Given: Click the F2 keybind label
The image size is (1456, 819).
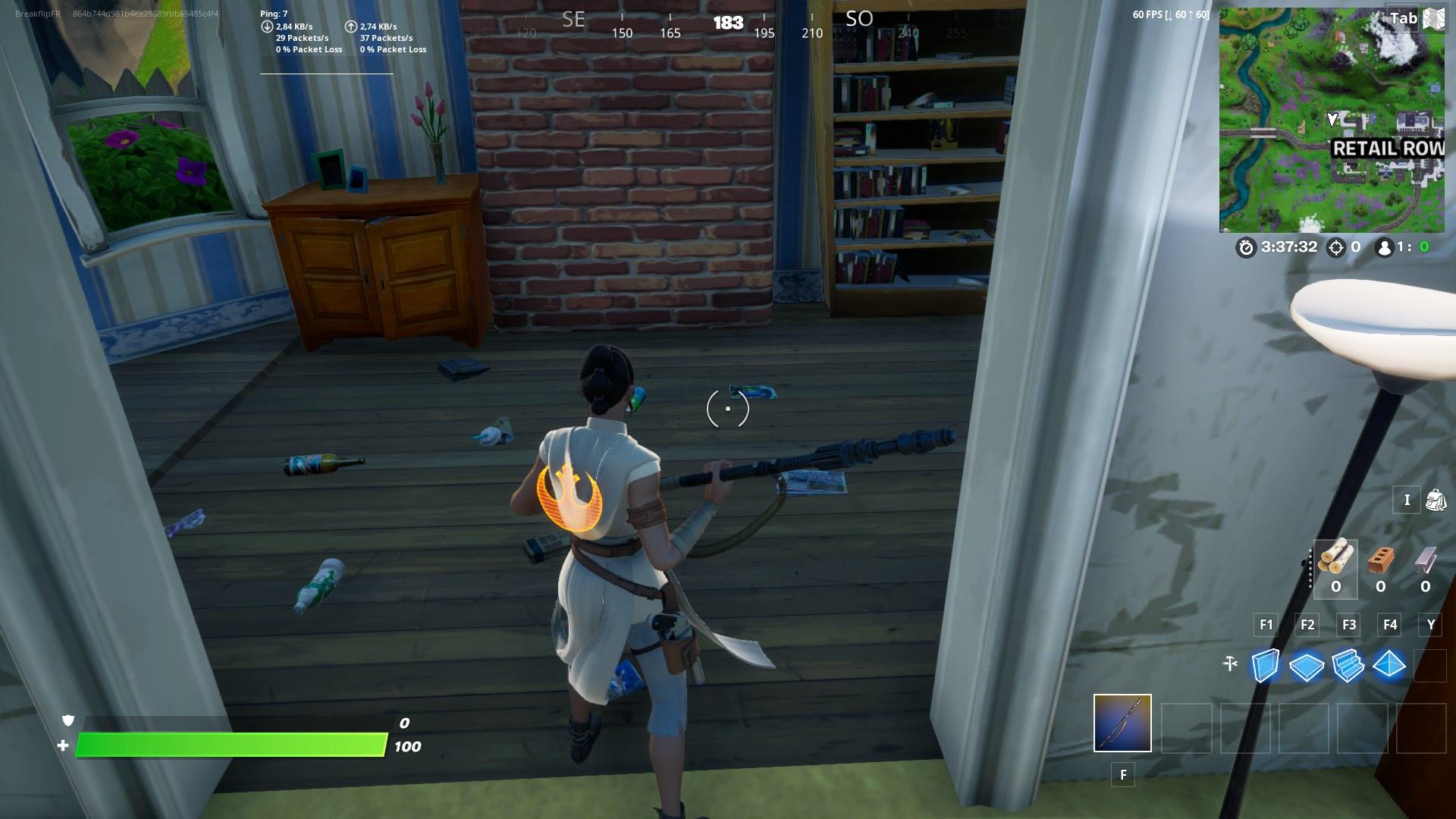Looking at the screenshot, I should [x=1307, y=625].
